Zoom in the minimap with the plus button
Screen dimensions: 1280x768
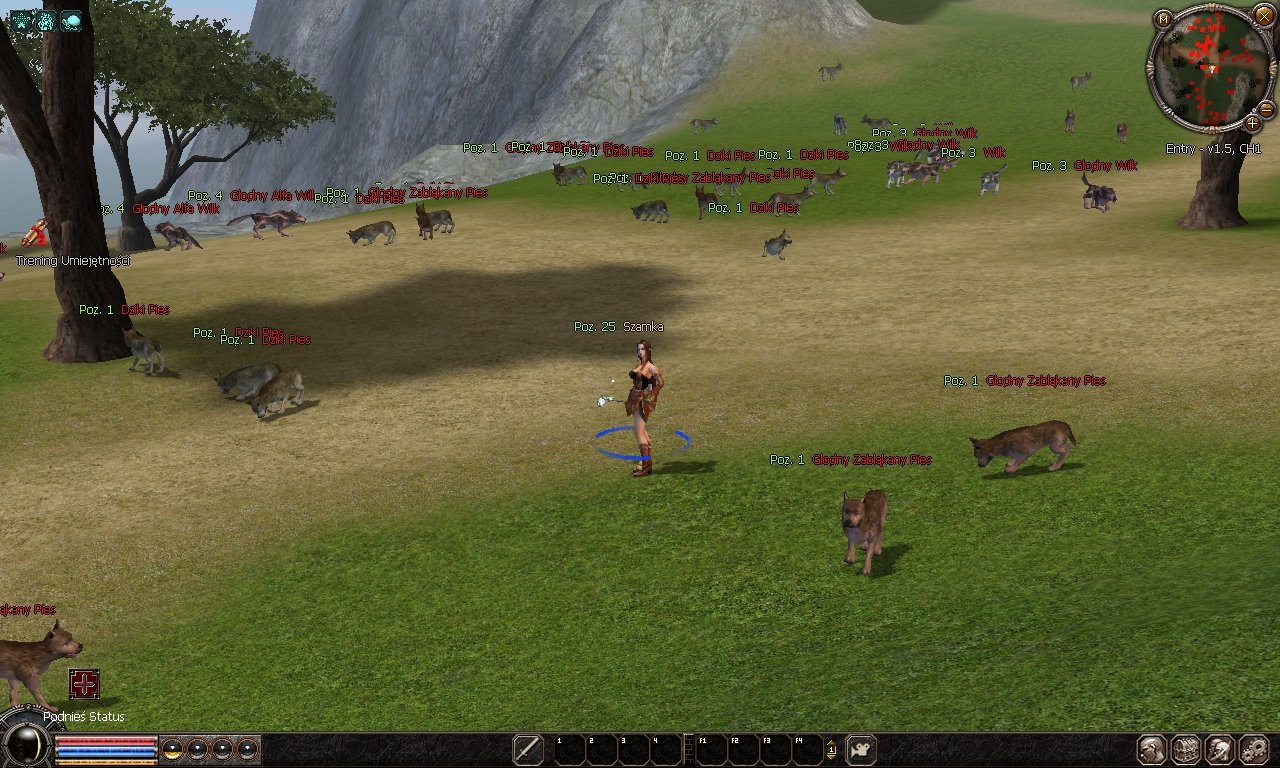click(1252, 123)
